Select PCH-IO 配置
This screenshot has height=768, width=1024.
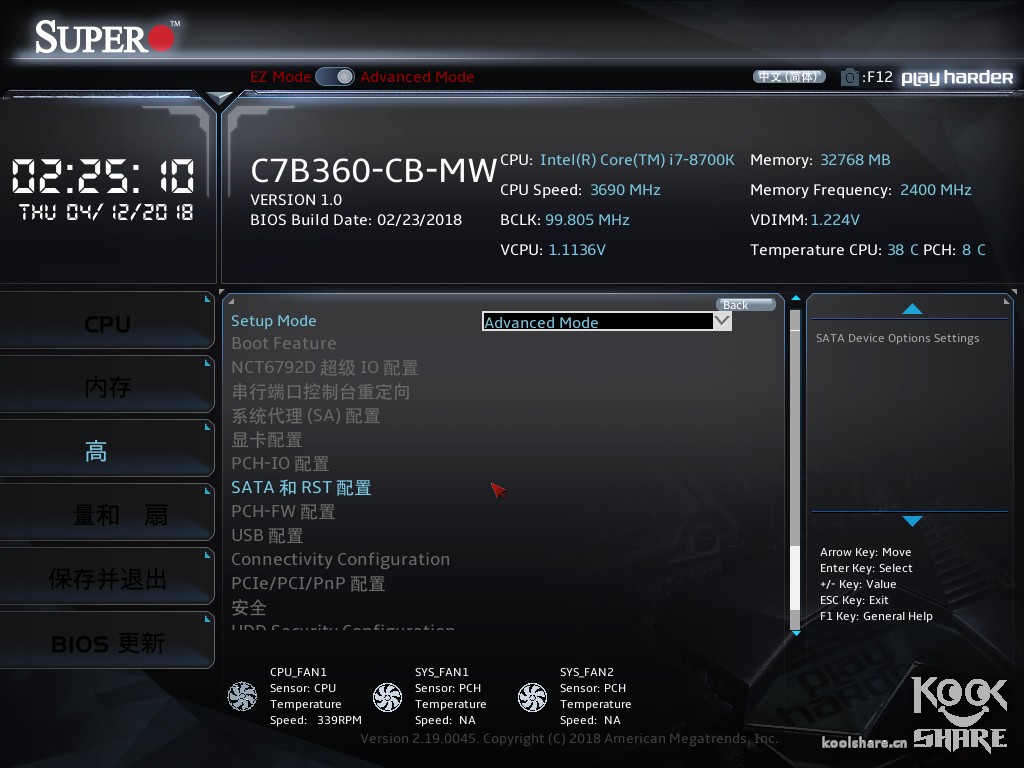click(x=280, y=463)
